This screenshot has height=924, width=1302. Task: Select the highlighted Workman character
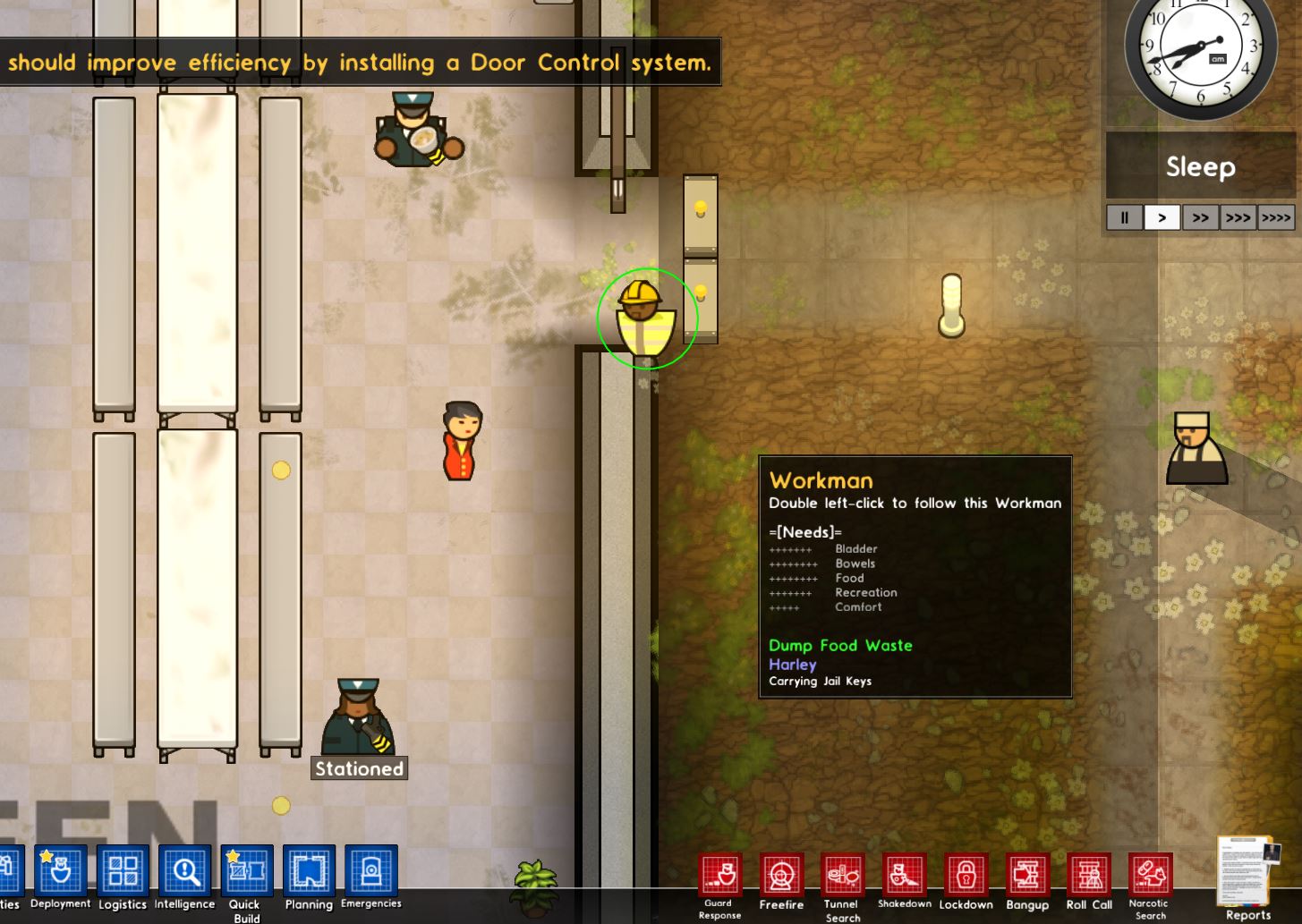point(646,318)
